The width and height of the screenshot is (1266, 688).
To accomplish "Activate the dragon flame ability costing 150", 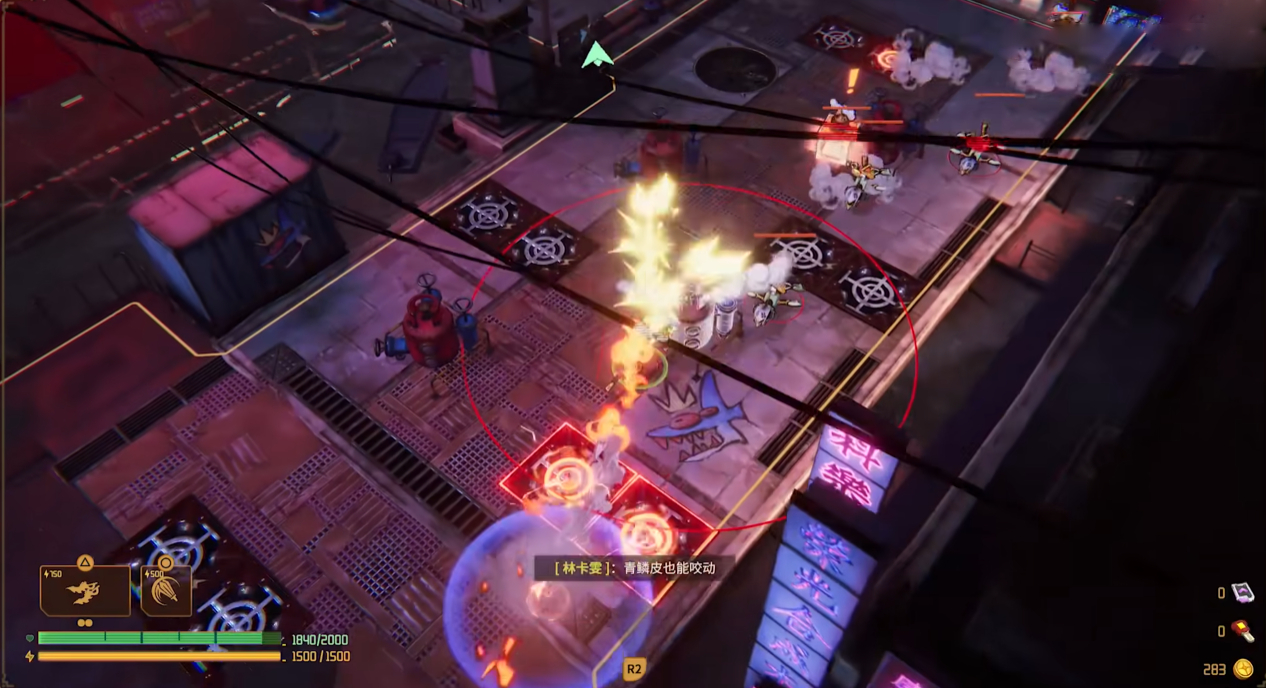I will [x=85, y=591].
